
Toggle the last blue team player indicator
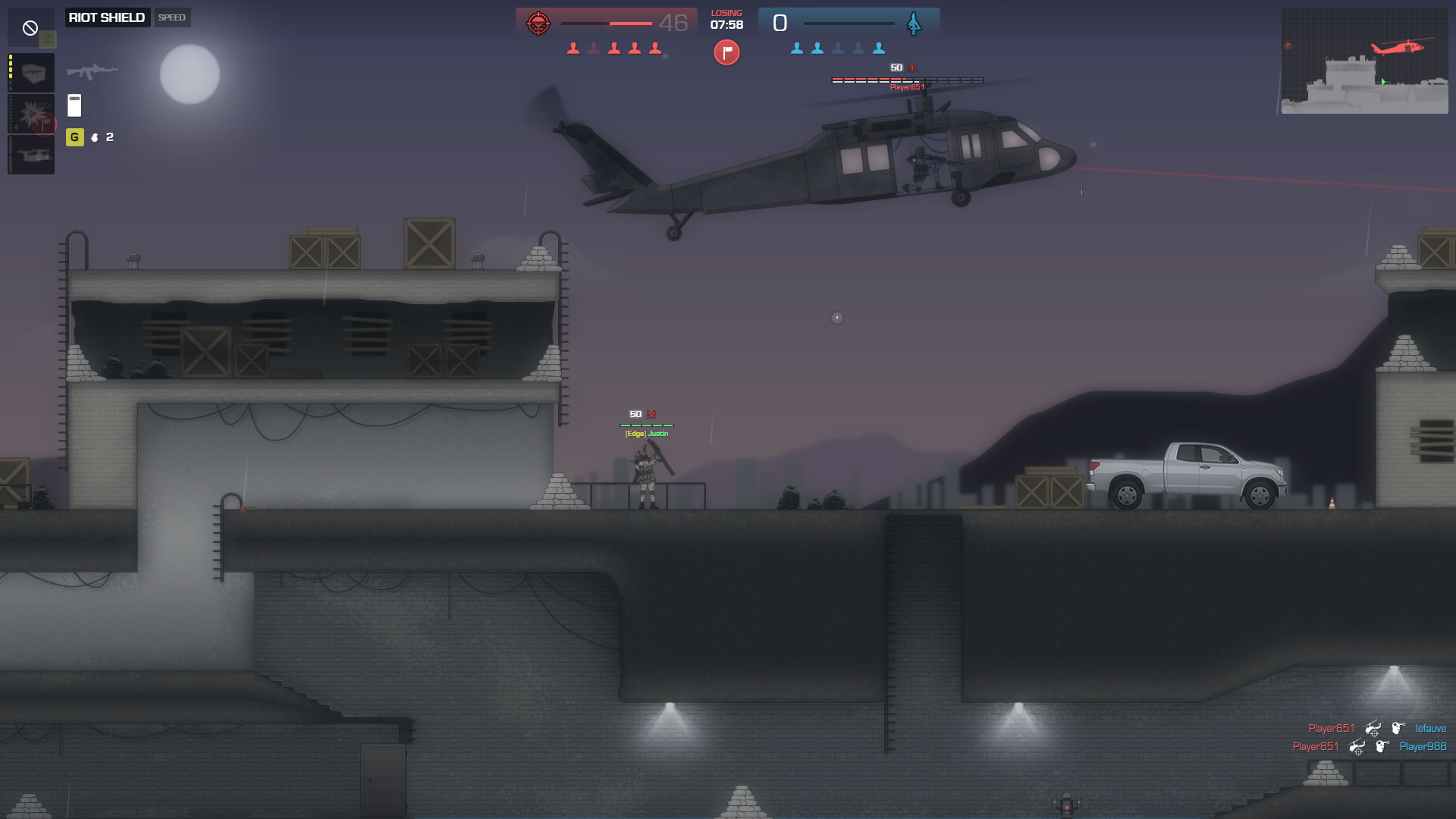point(879,47)
